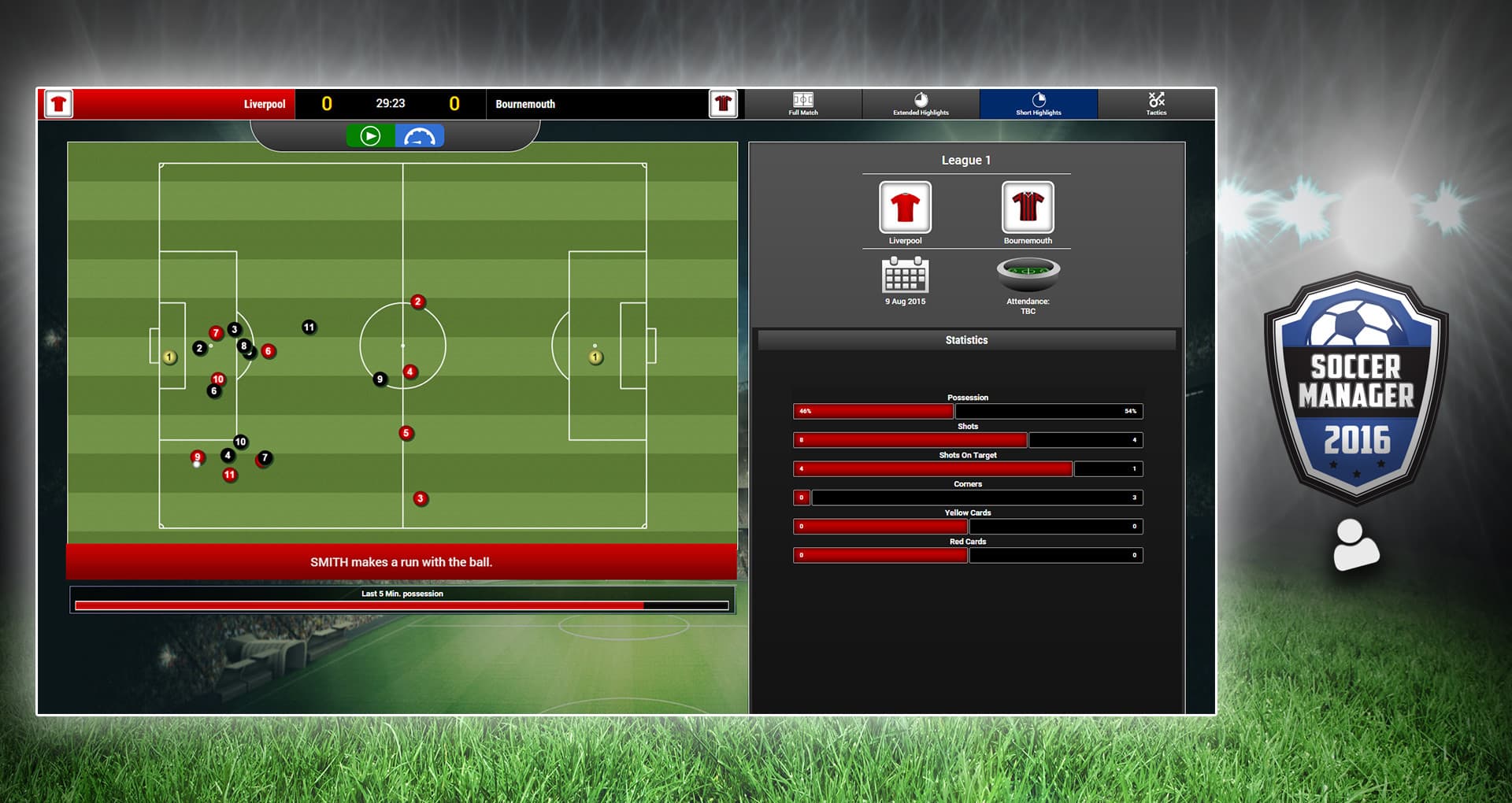The width and height of the screenshot is (1512, 803).
Task: Select the Extended Highlights icon
Action: tap(920, 104)
